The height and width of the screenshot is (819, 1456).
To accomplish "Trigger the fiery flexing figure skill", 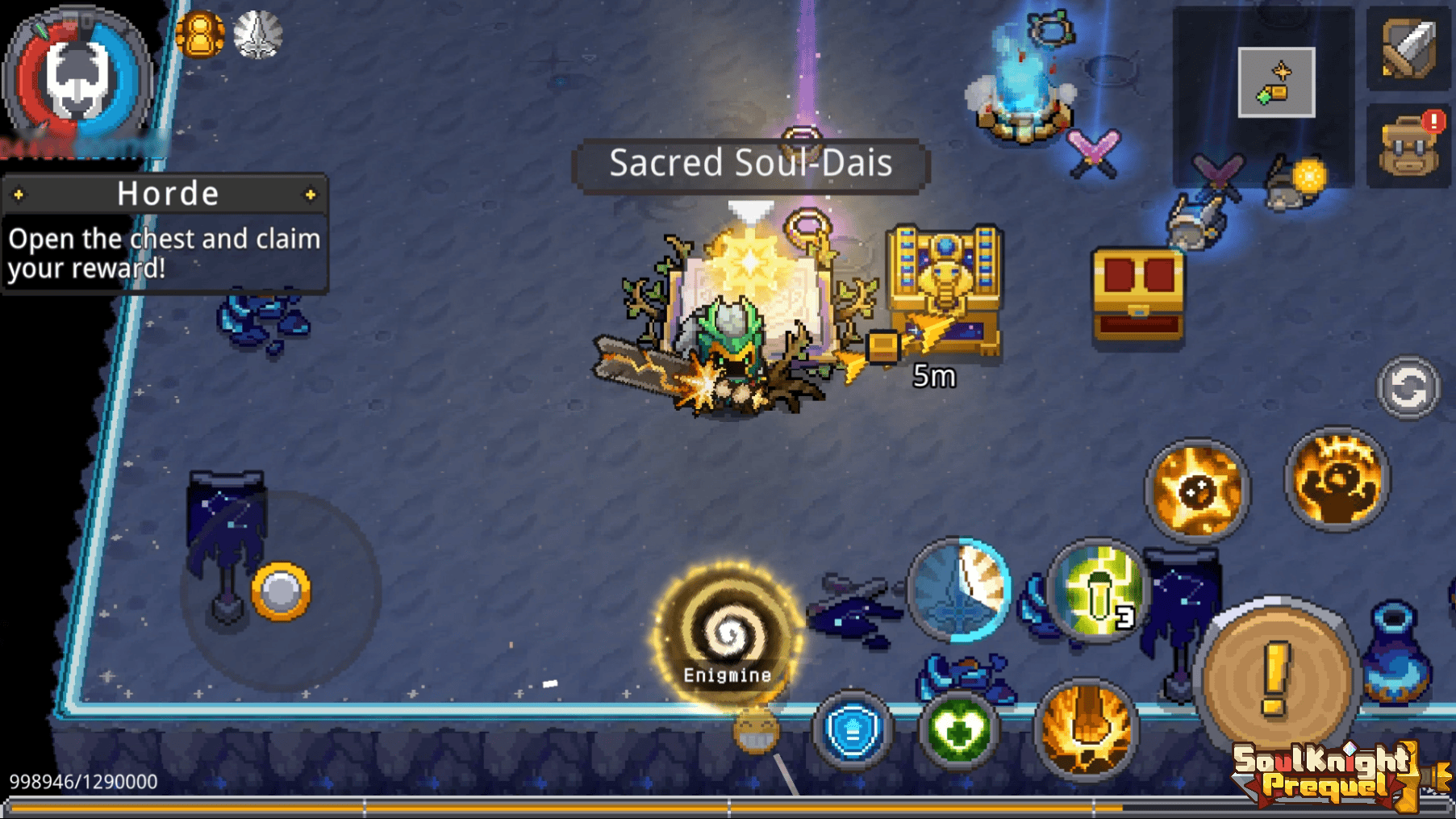I will (x=1337, y=480).
